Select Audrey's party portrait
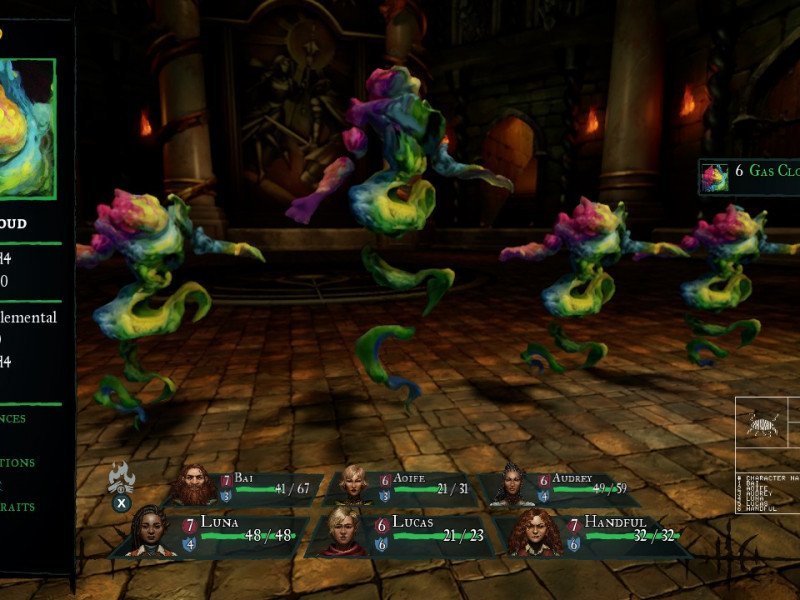Viewport: 800px width, 600px height. point(512,486)
